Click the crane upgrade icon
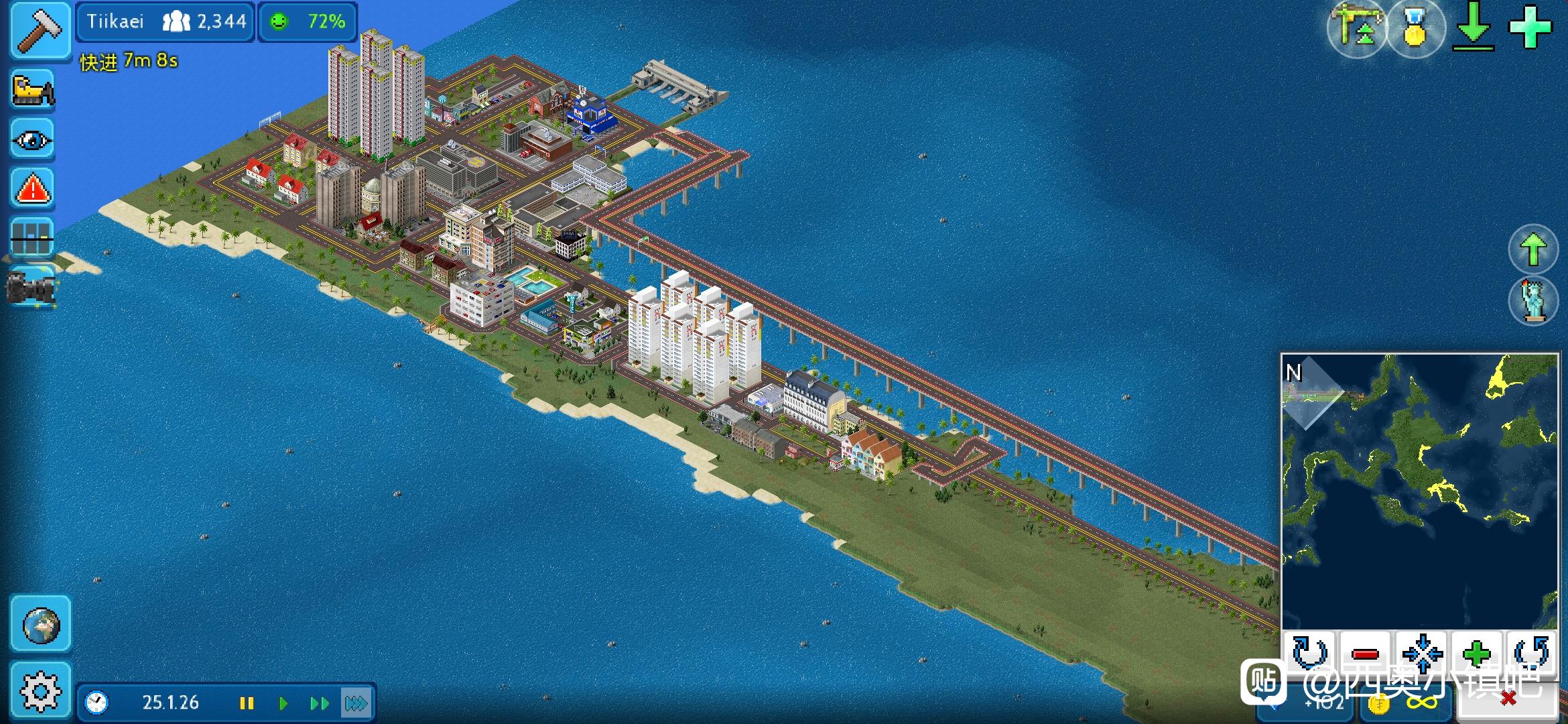Screen dimensions: 1568x724 coord(1357,29)
